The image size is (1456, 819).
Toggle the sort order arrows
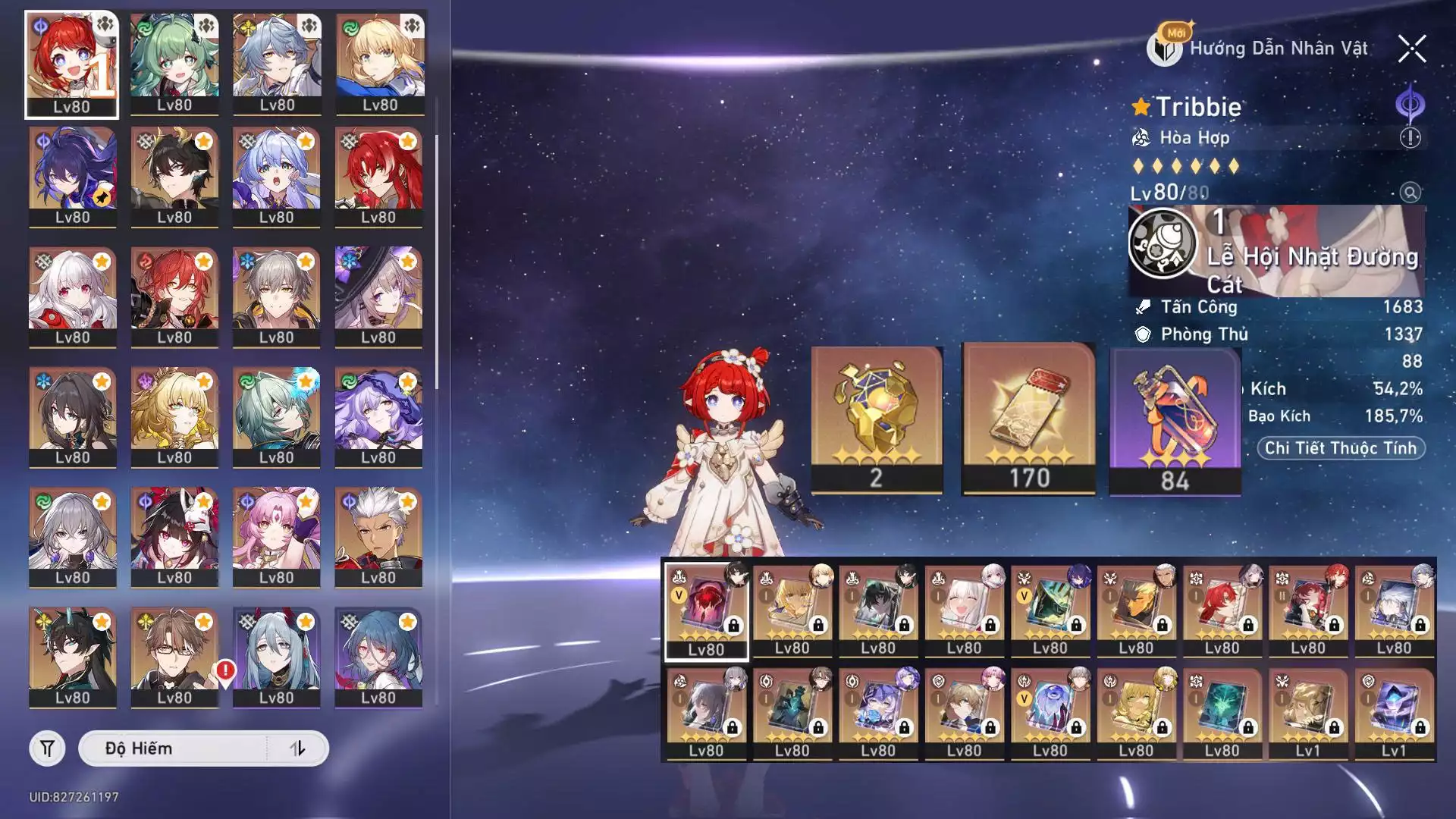pos(298,748)
